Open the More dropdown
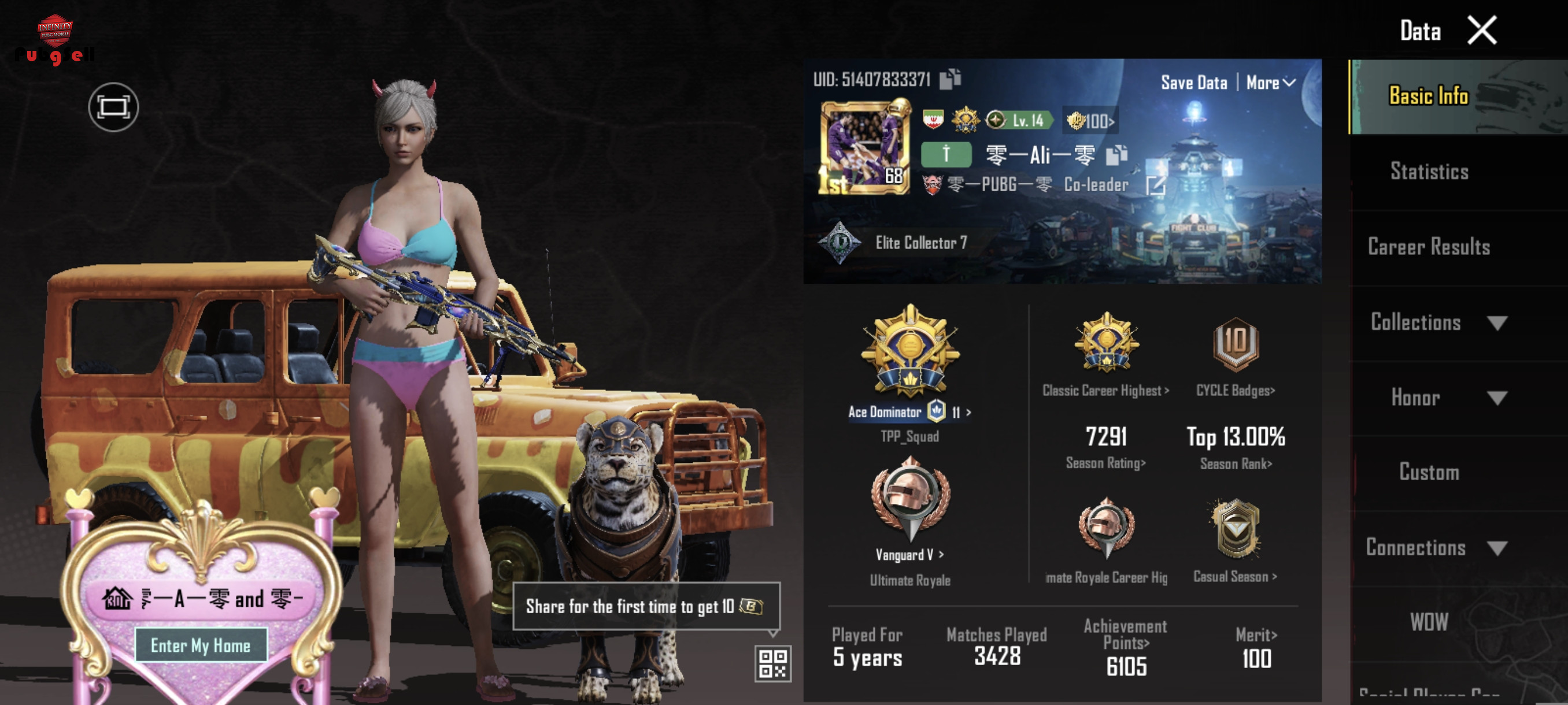This screenshot has height=705, width=1568. [x=1270, y=82]
